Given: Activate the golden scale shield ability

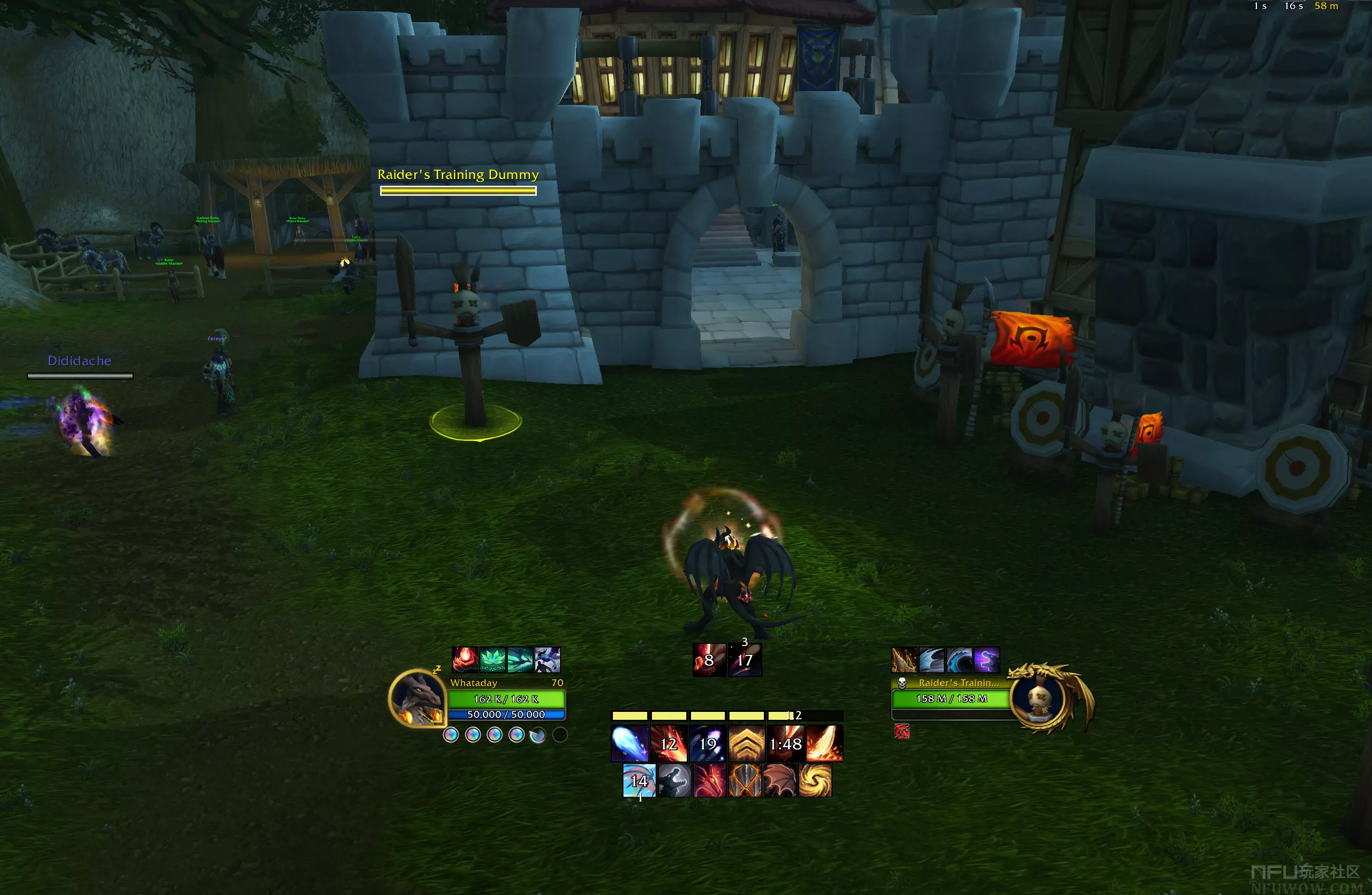Looking at the screenshot, I should click(x=745, y=781).
